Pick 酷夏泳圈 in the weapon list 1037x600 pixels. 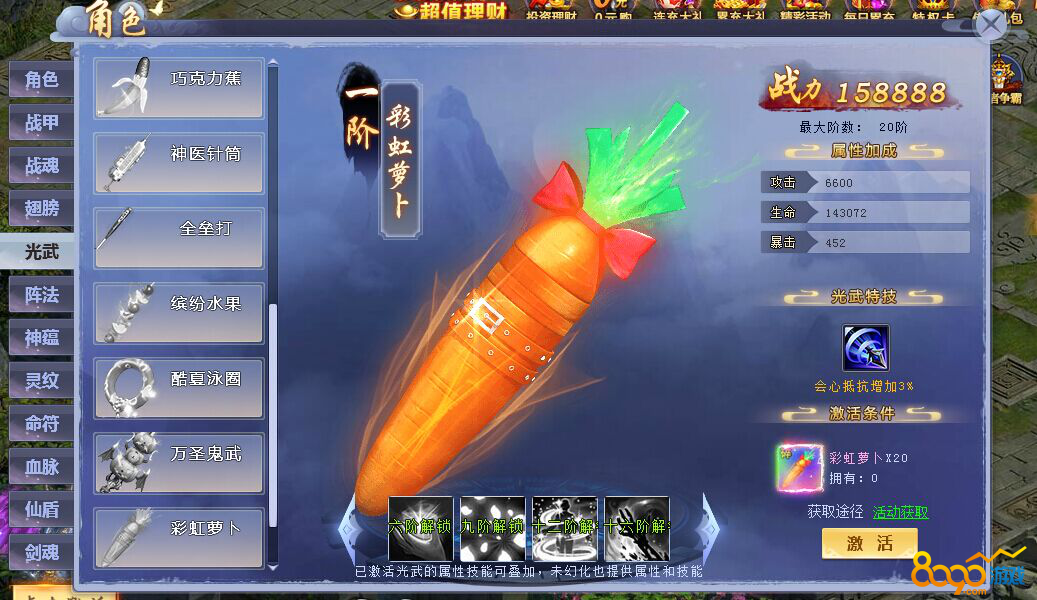[180, 388]
